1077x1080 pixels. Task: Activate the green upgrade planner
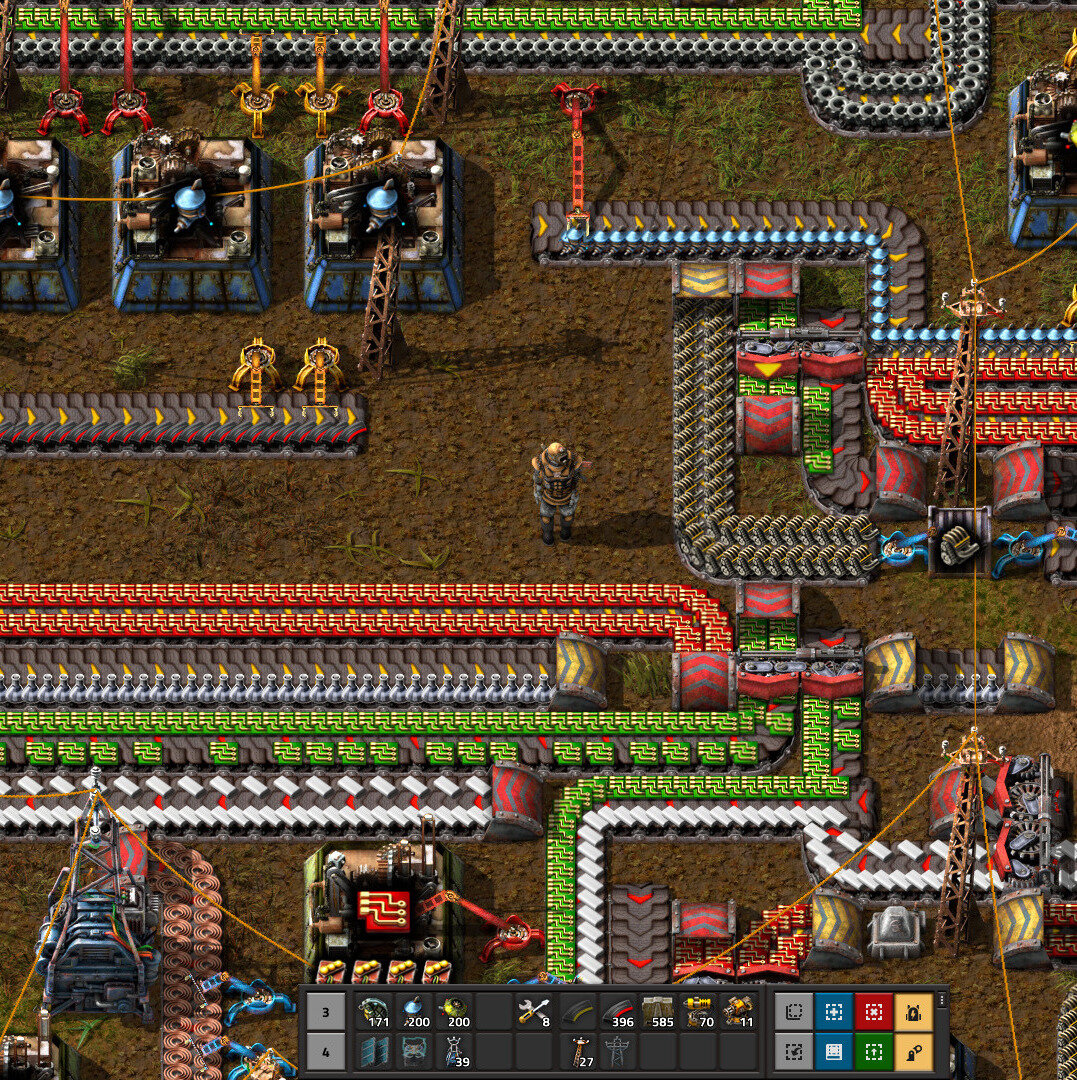[873, 1051]
